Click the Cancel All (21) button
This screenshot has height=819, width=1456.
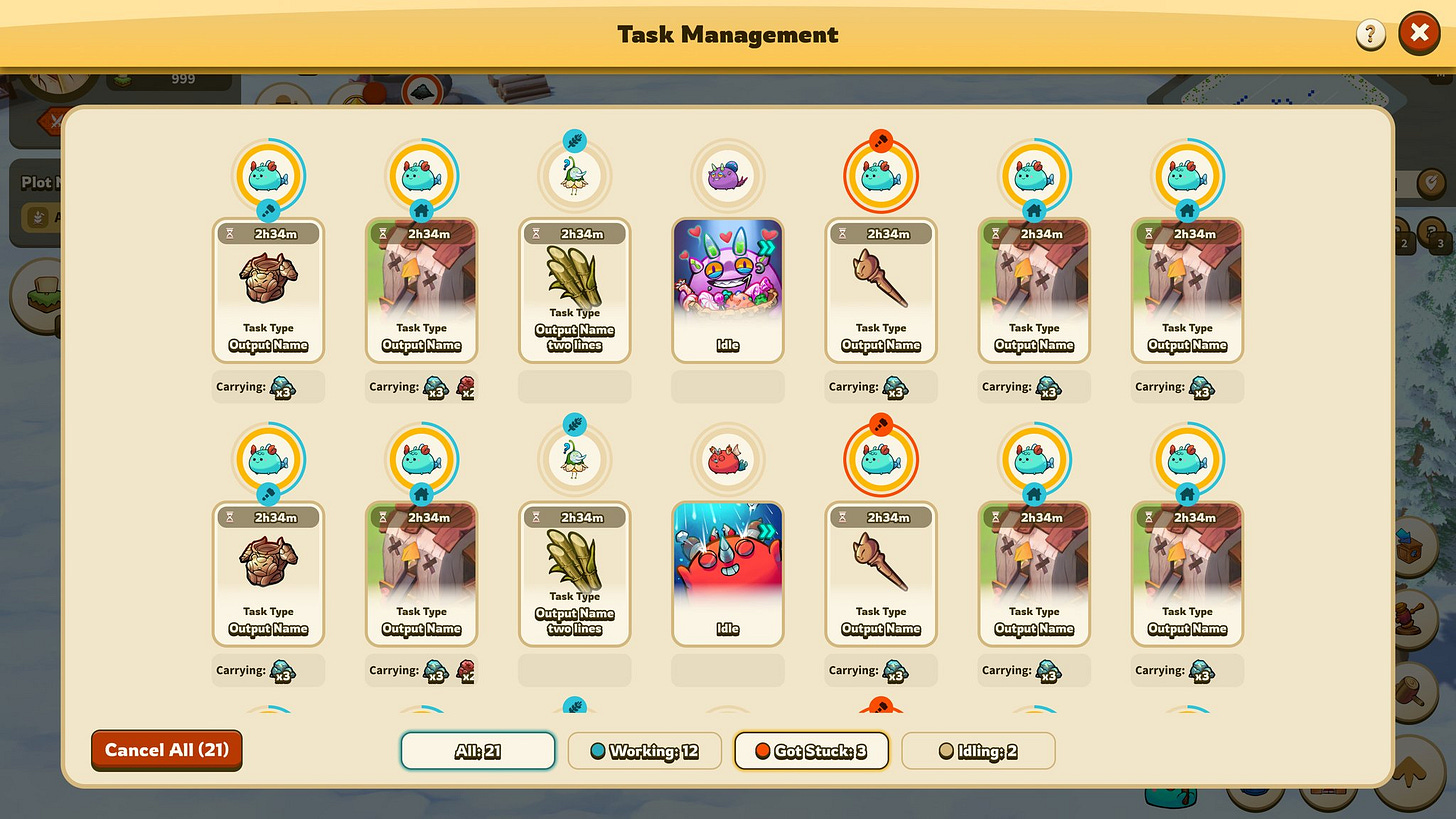[x=166, y=750]
